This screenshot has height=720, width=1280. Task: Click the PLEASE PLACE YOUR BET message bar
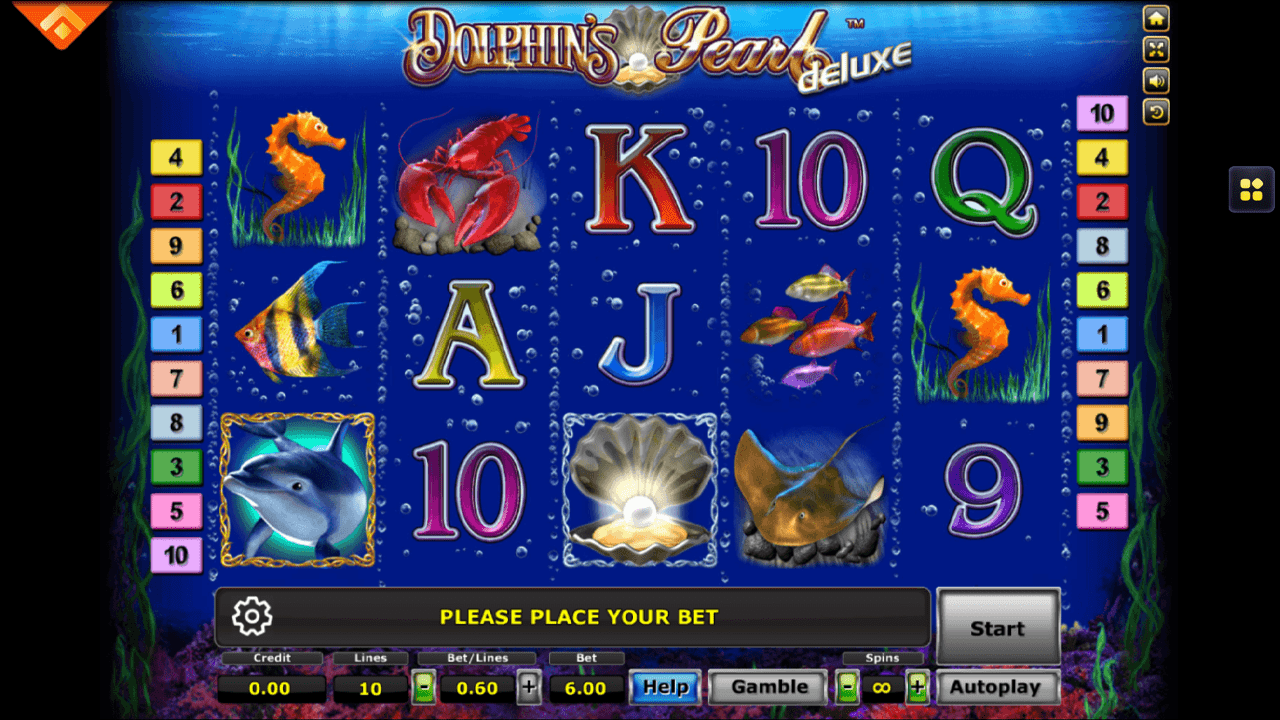coord(578,617)
